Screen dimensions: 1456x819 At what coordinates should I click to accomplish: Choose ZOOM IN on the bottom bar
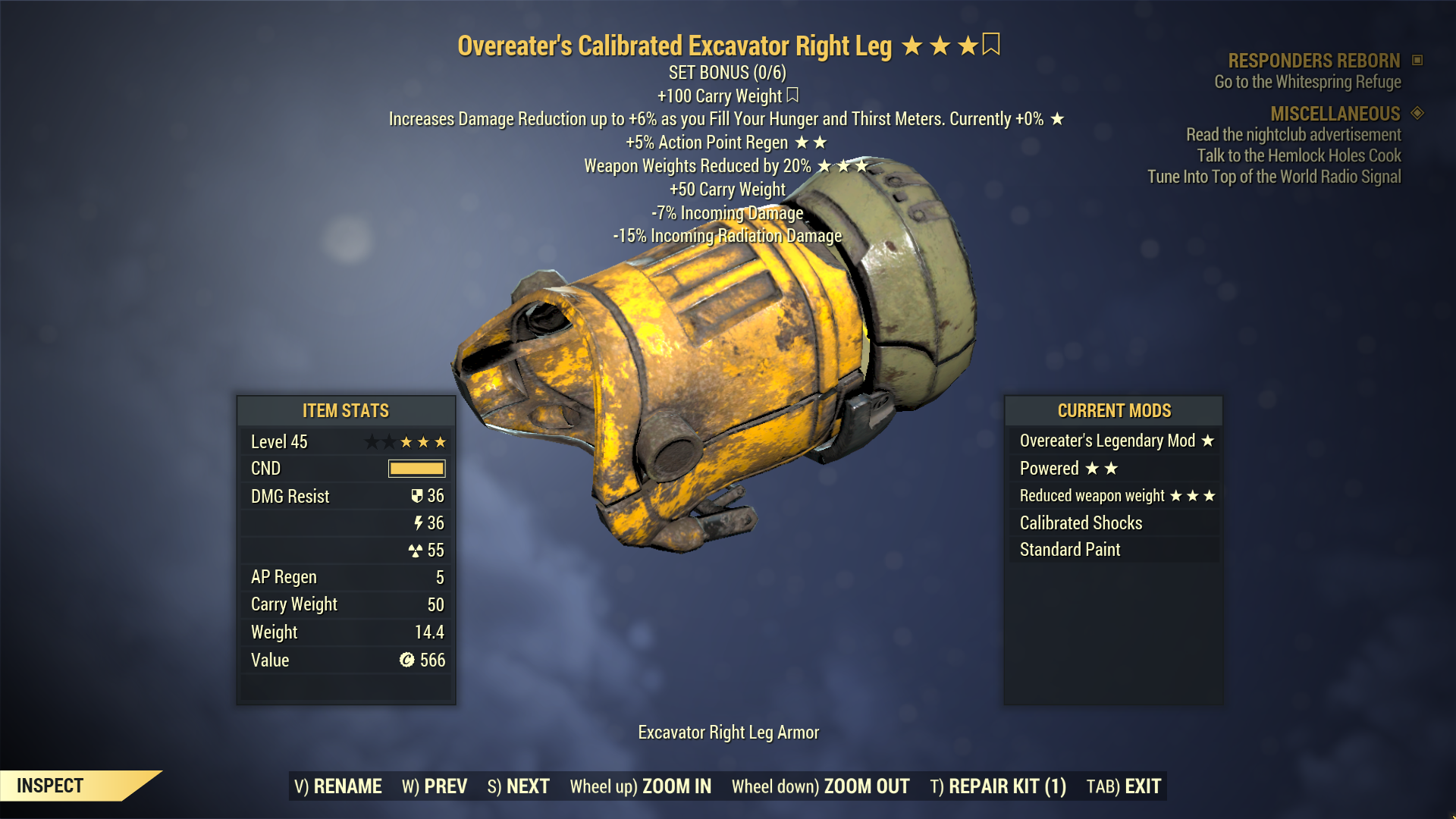click(x=641, y=786)
